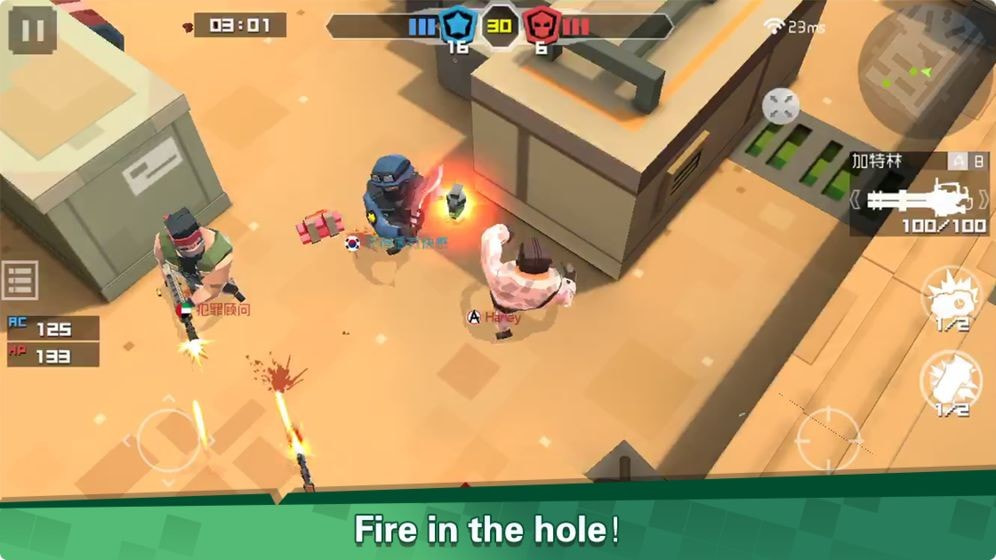Open the list menu icon

coord(20,280)
